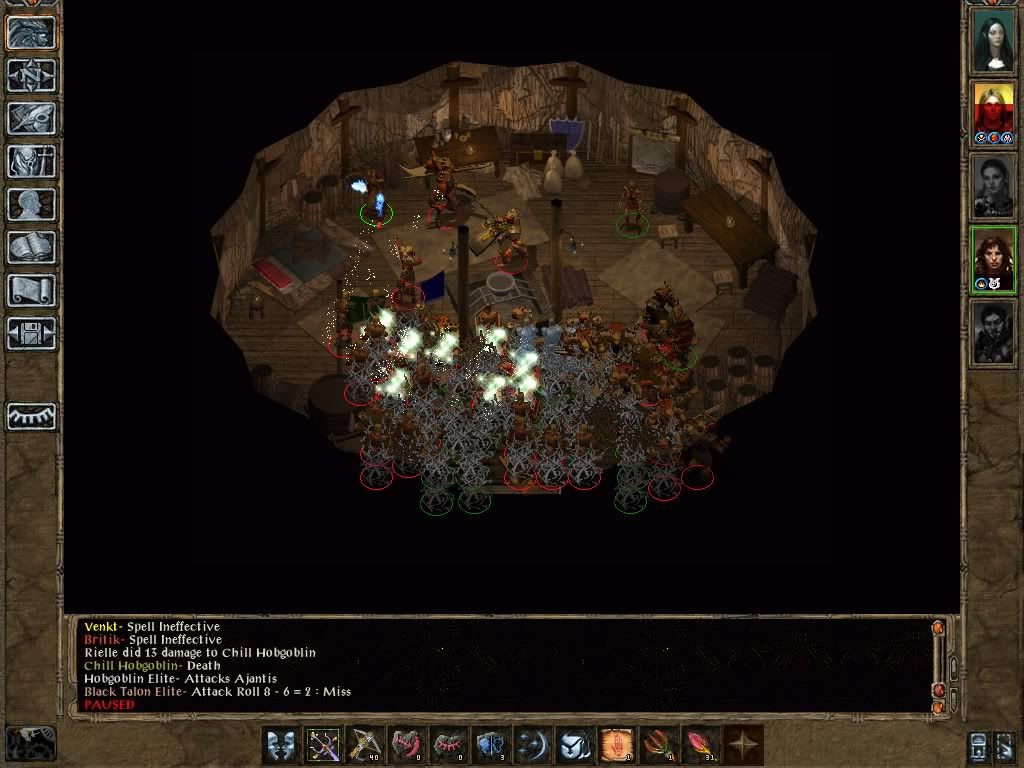
Task: Open the mage spellbook button
Action: tap(31, 247)
